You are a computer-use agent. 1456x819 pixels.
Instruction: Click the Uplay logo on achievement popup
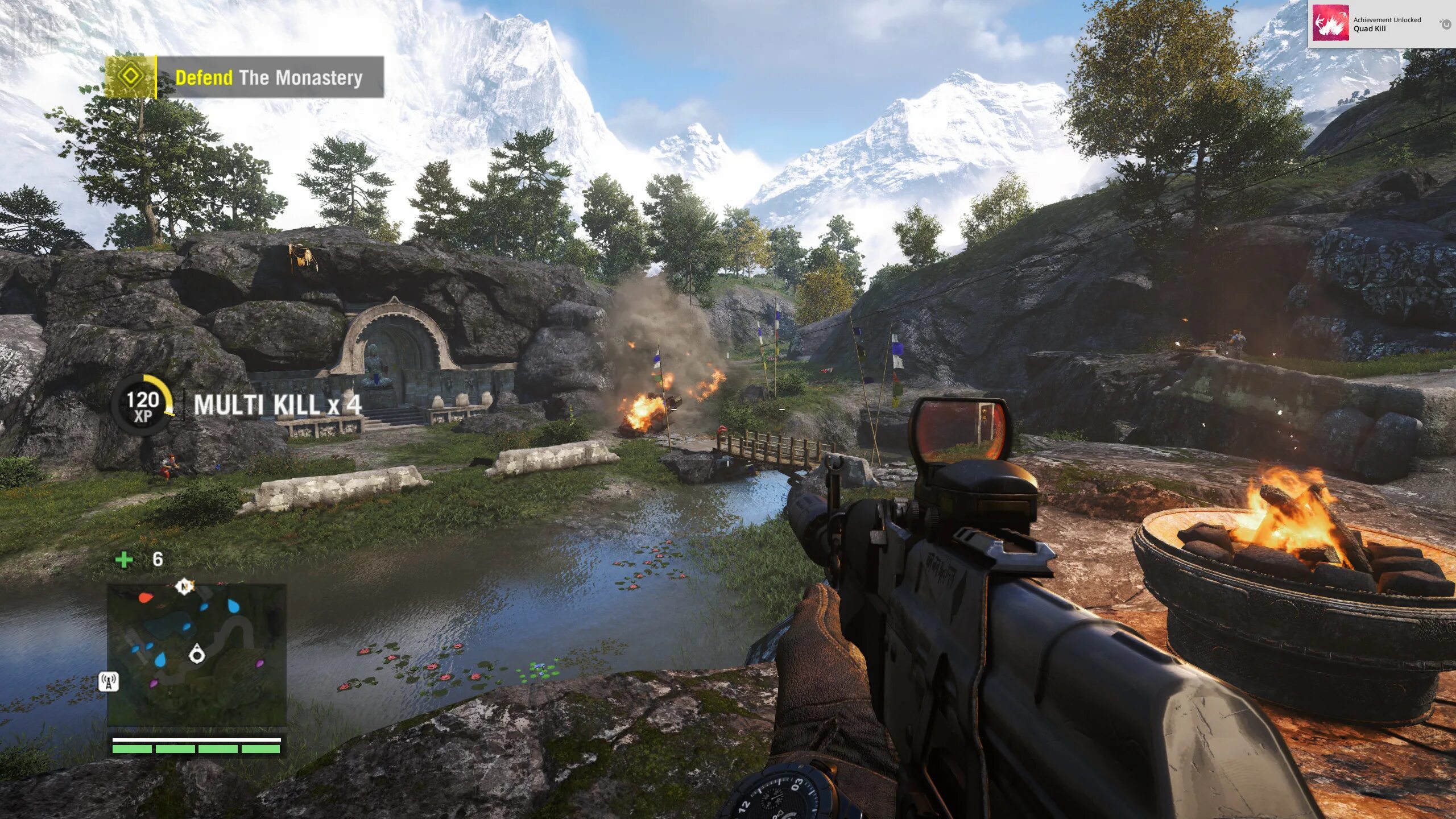[x=1445, y=24]
